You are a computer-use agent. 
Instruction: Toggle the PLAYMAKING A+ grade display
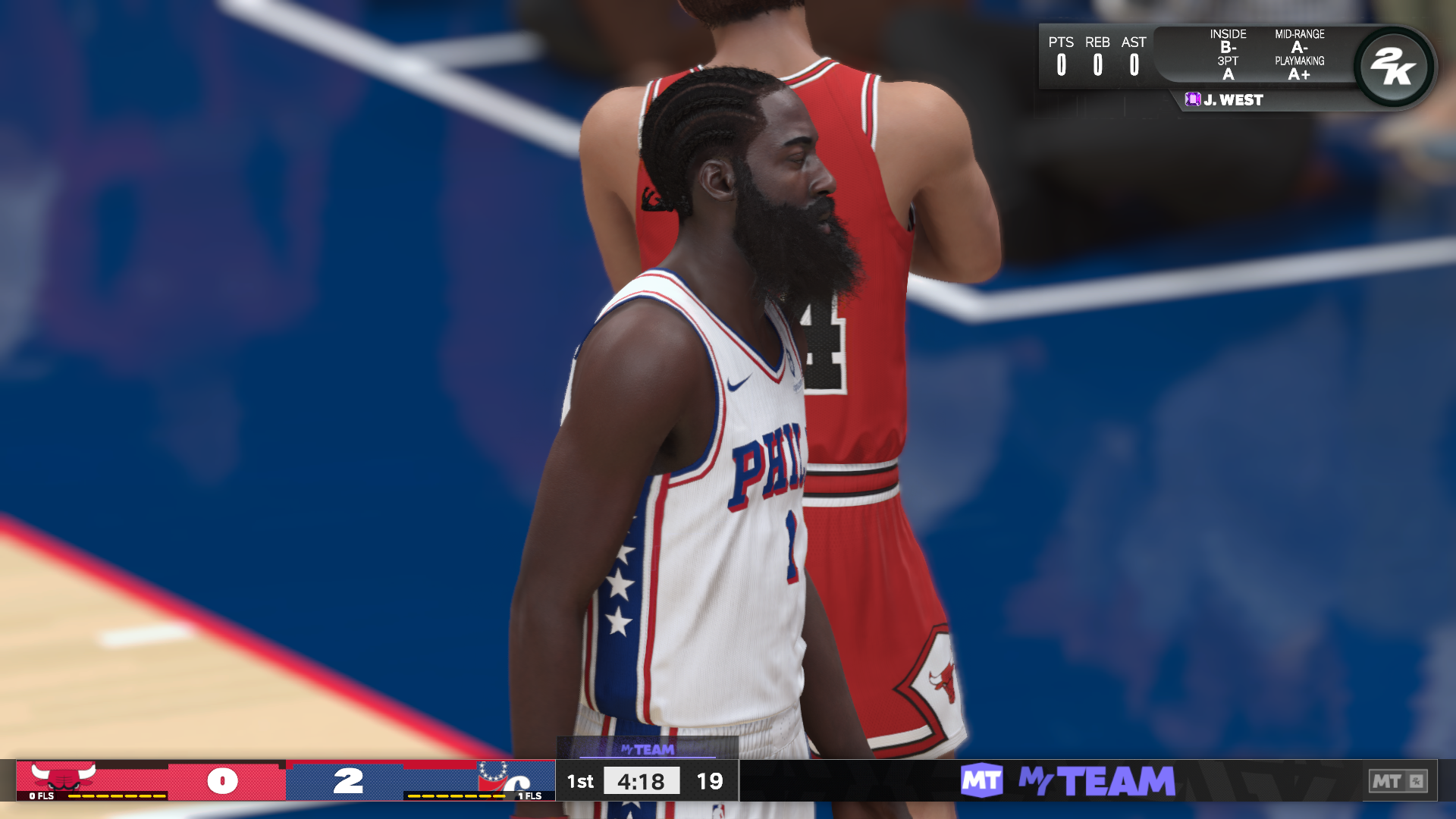click(1299, 67)
